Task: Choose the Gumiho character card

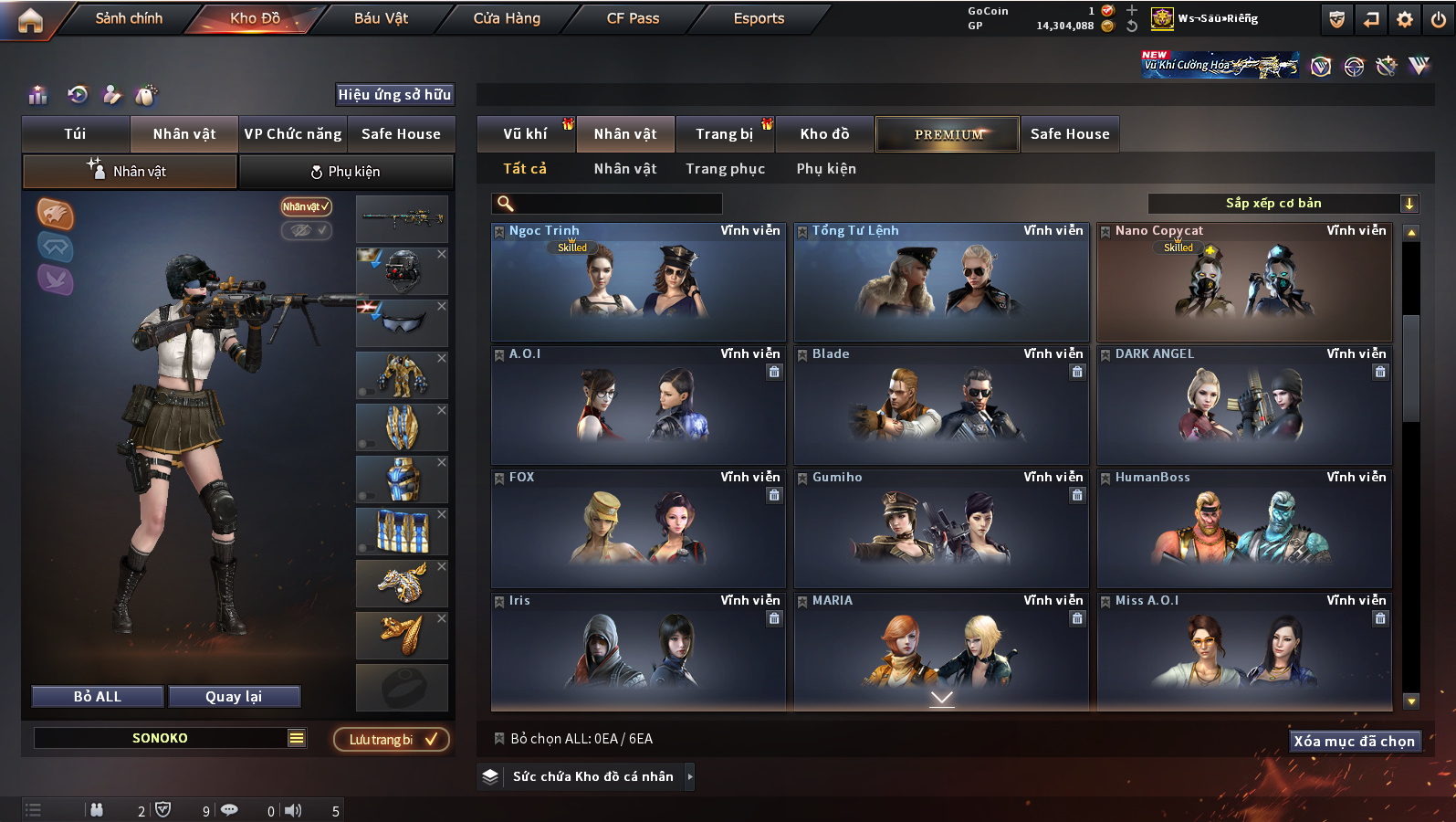Action: tap(940, 530)
